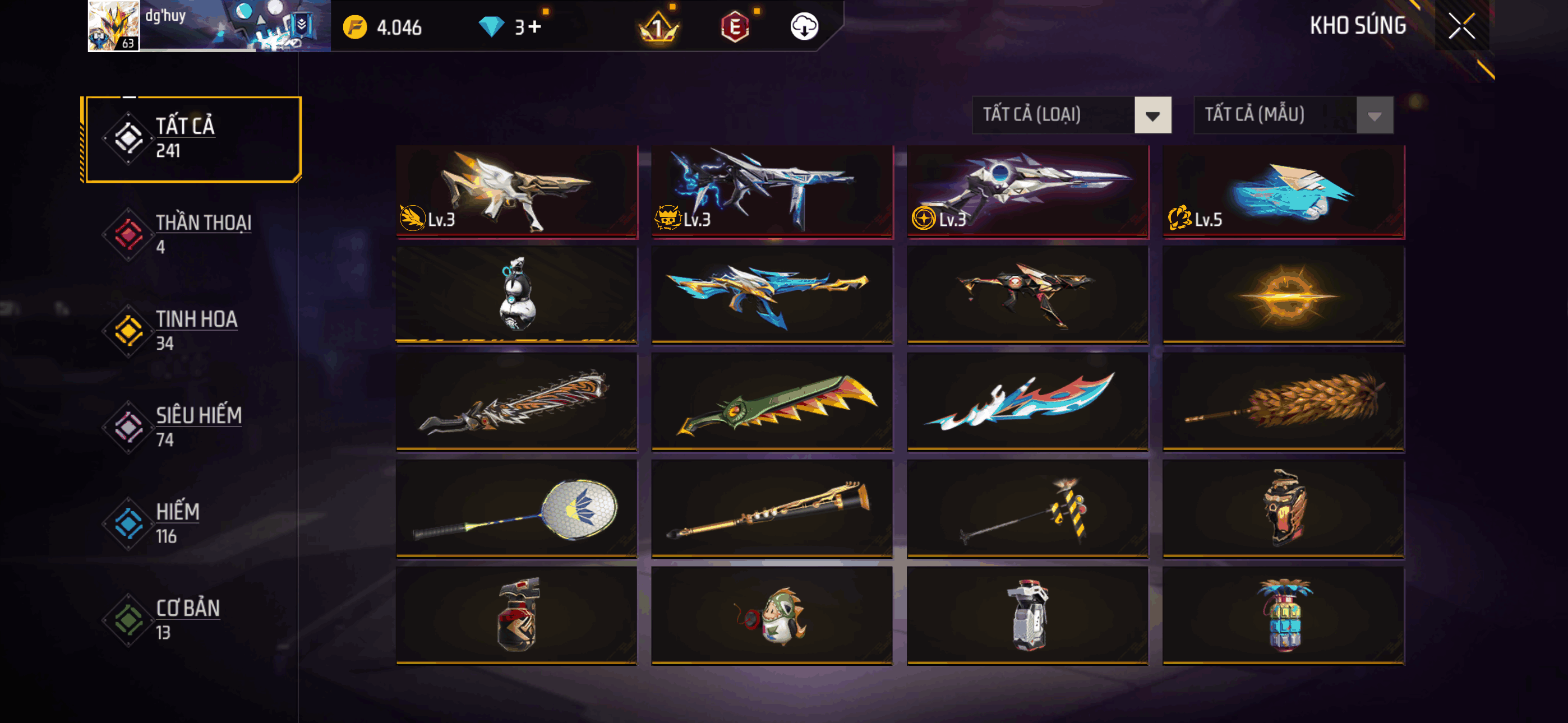This screenshot has width=1568, height=723.
Task: Select the Lv.5 blue fist skin
Action: [x=1283, y=191]
